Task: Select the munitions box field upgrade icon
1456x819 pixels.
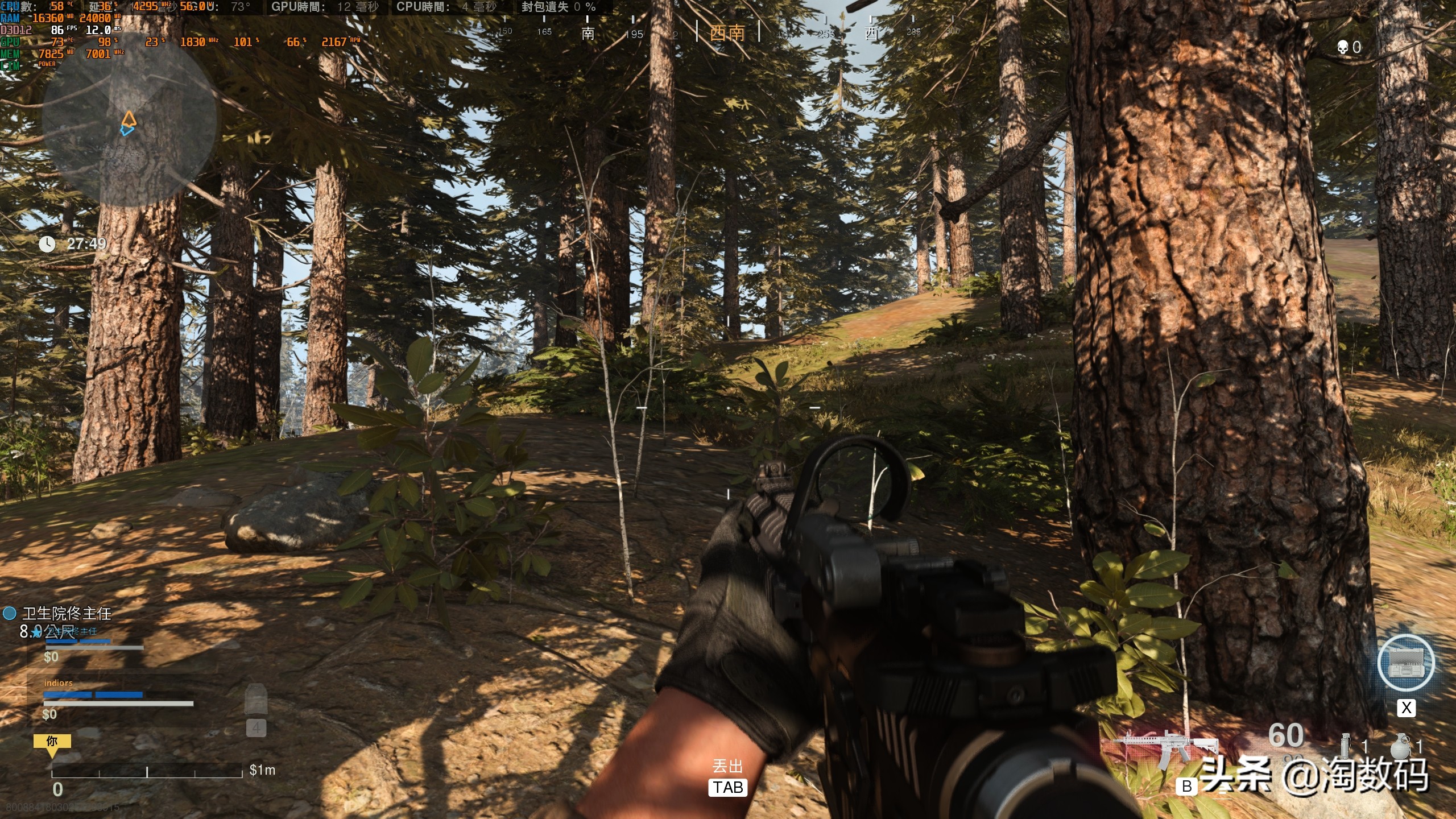Action: [1406, 663]
